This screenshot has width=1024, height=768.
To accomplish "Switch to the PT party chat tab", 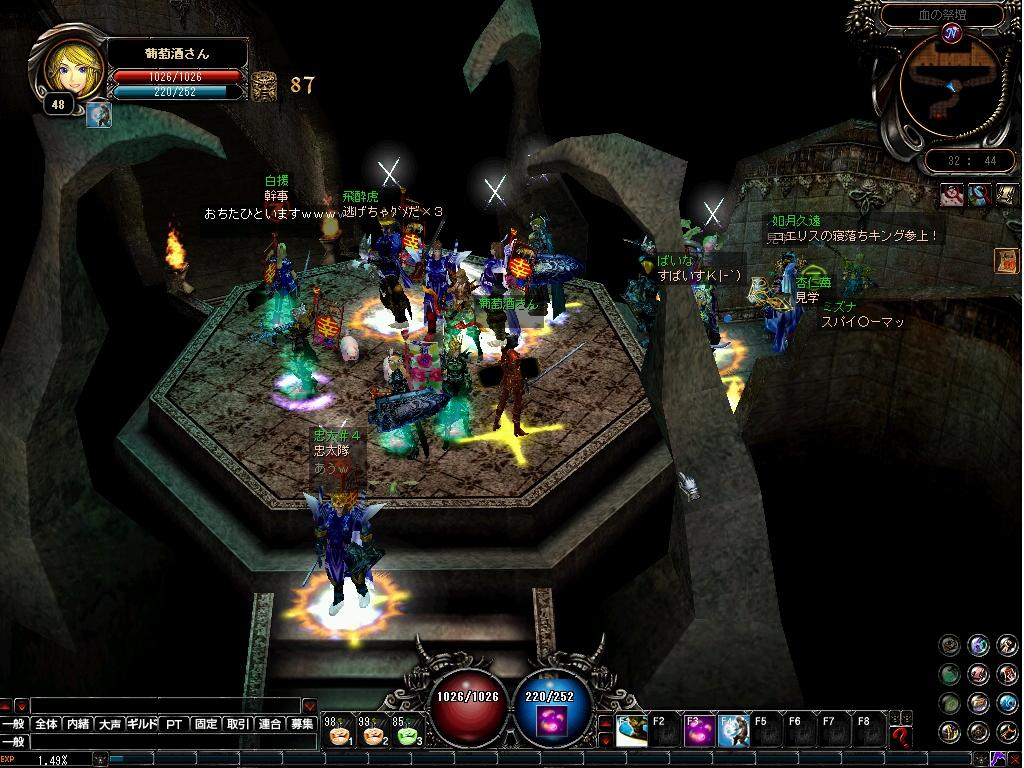I will pyautogui.click(x=174, y=724).
